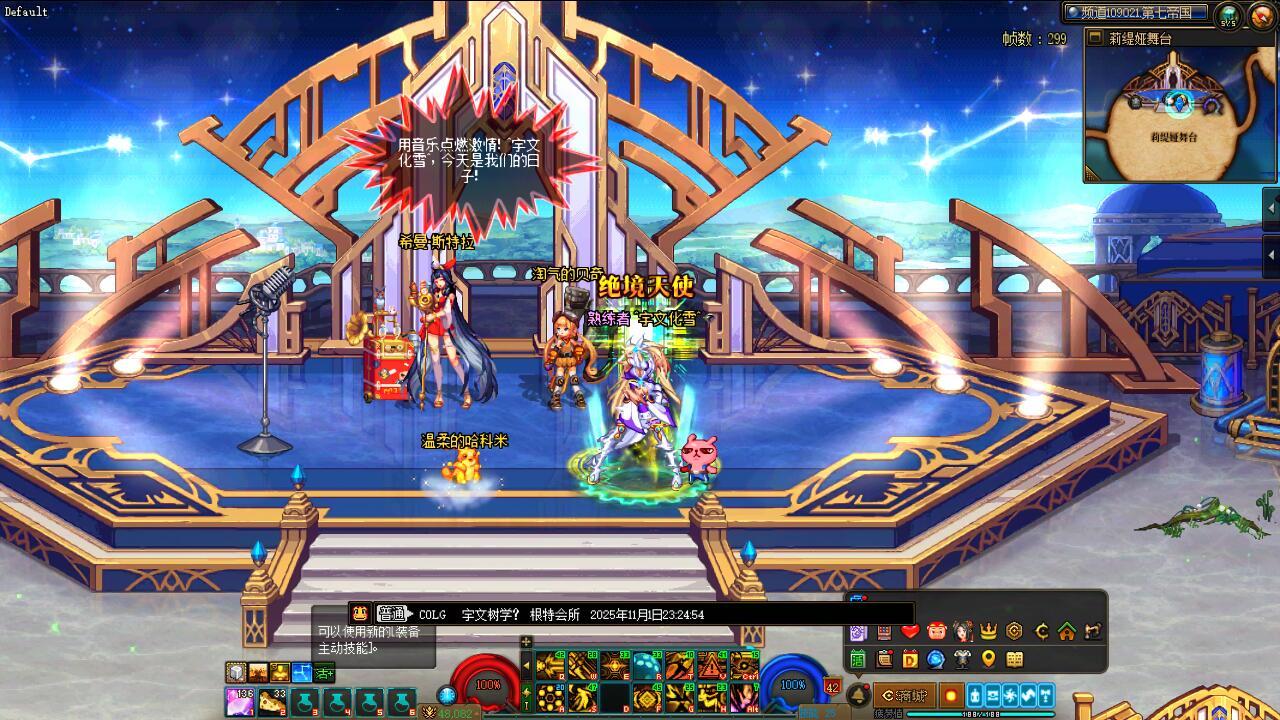Click the notification bell icon

(x=858, y=696)
